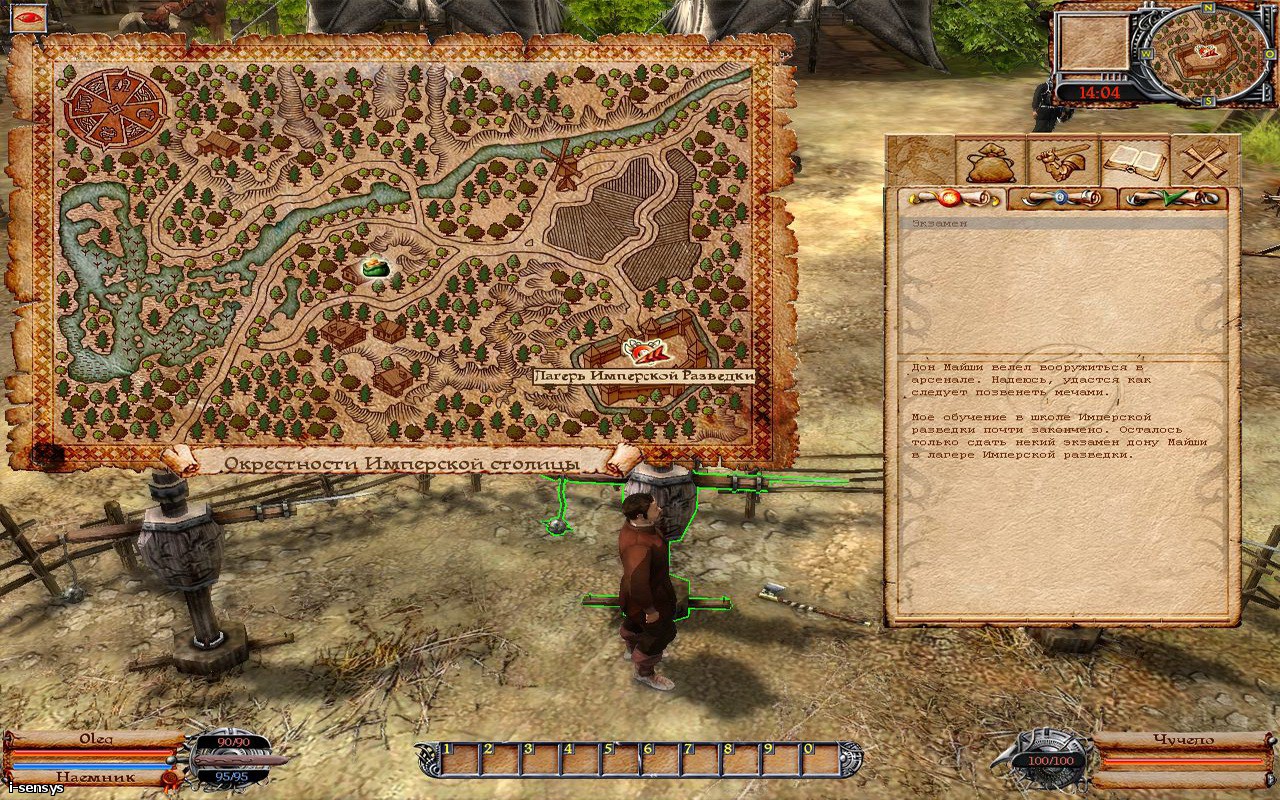Image resolution: width=1280 pixels, height=800 pixels.
Task: Click the green player marker on the map
Action: pyautogui.click(x=375, y=267)
